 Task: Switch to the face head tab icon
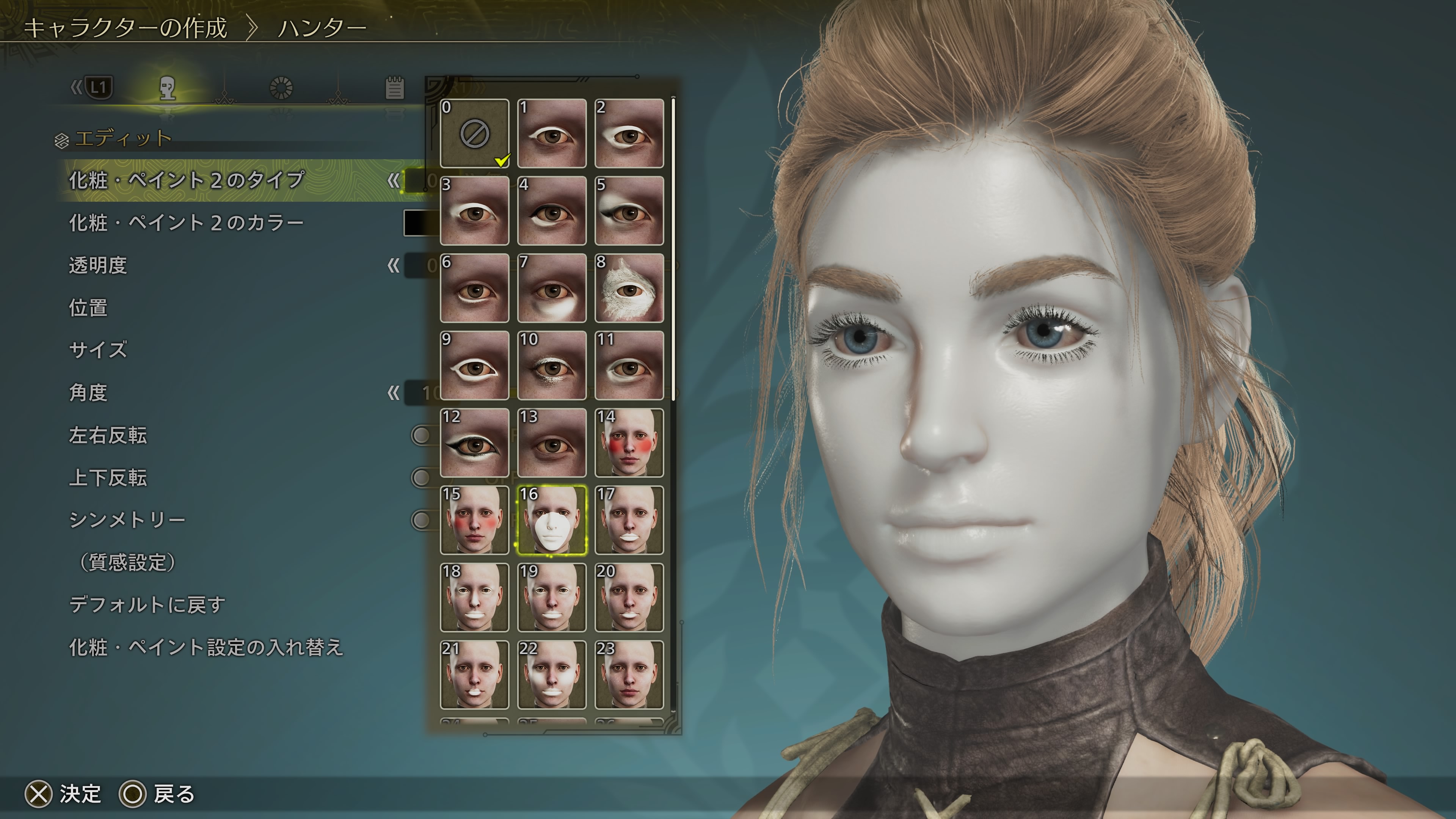click(167, 88)
